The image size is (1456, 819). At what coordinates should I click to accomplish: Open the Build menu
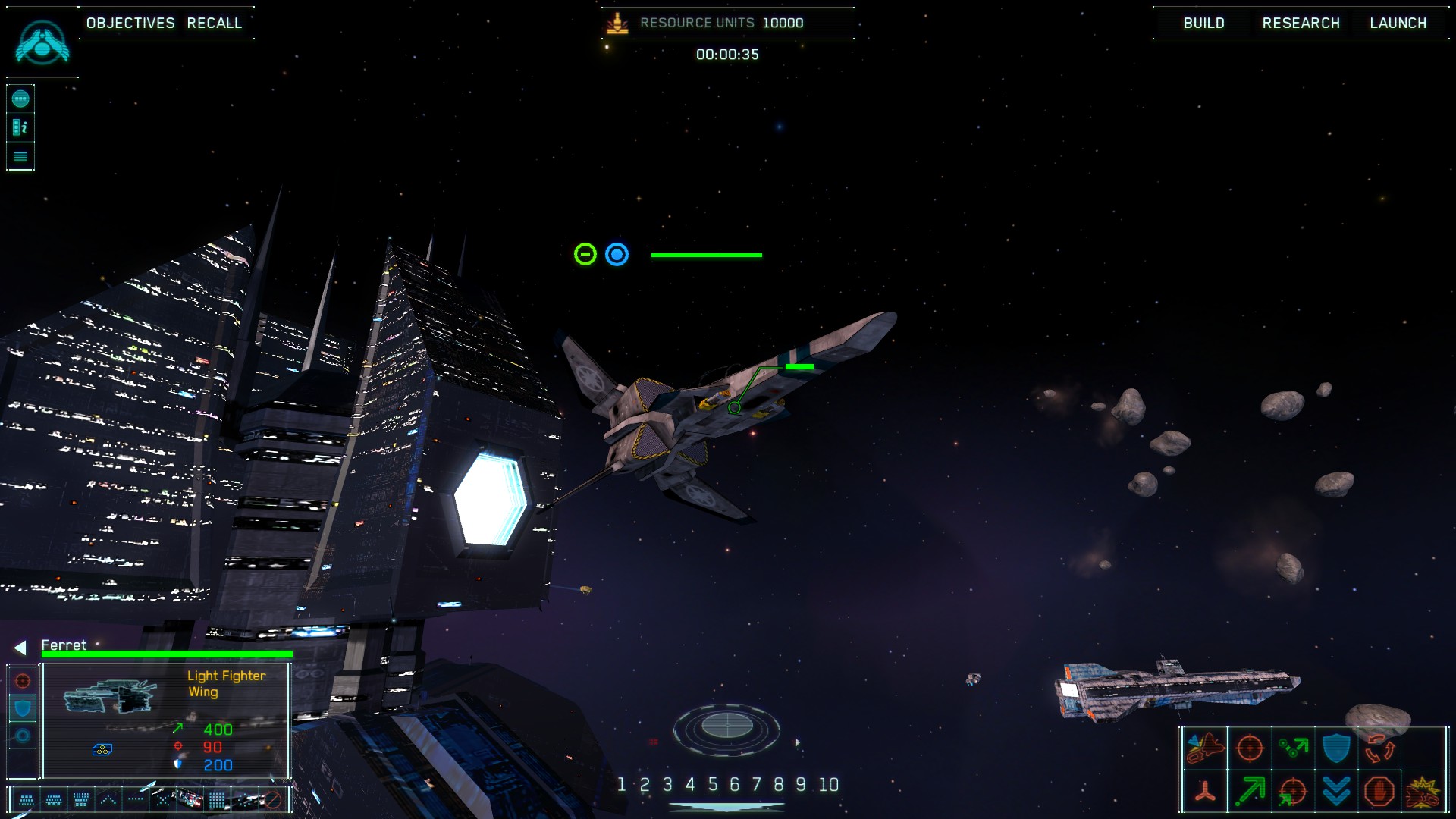coord(1203,23)
